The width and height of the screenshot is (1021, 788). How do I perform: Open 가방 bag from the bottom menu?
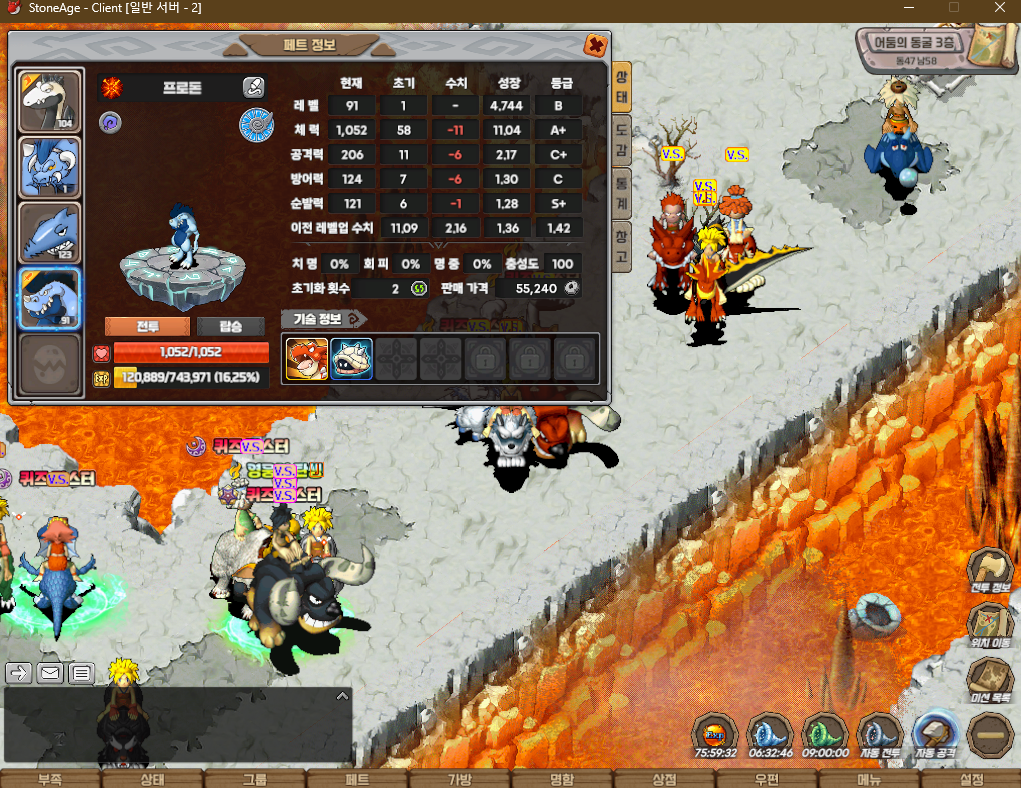click(x=459, y=780)
